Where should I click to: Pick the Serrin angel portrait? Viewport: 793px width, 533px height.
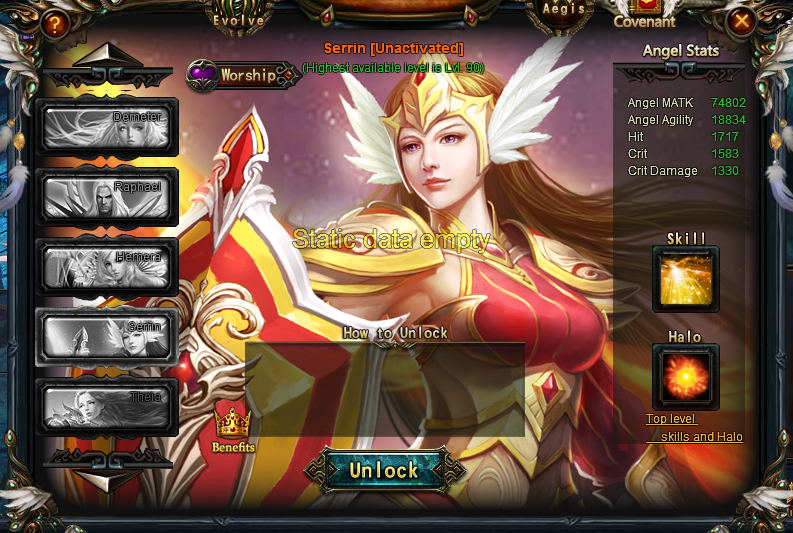pyautogui.click(x=107, y=337)
